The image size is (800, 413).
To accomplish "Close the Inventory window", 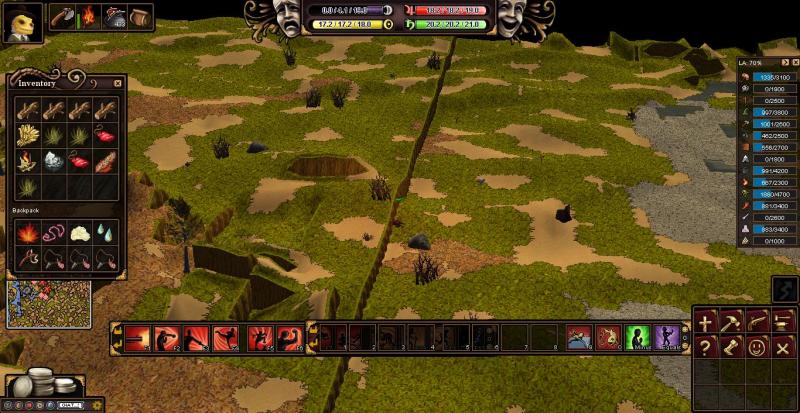I will point(117,83).
